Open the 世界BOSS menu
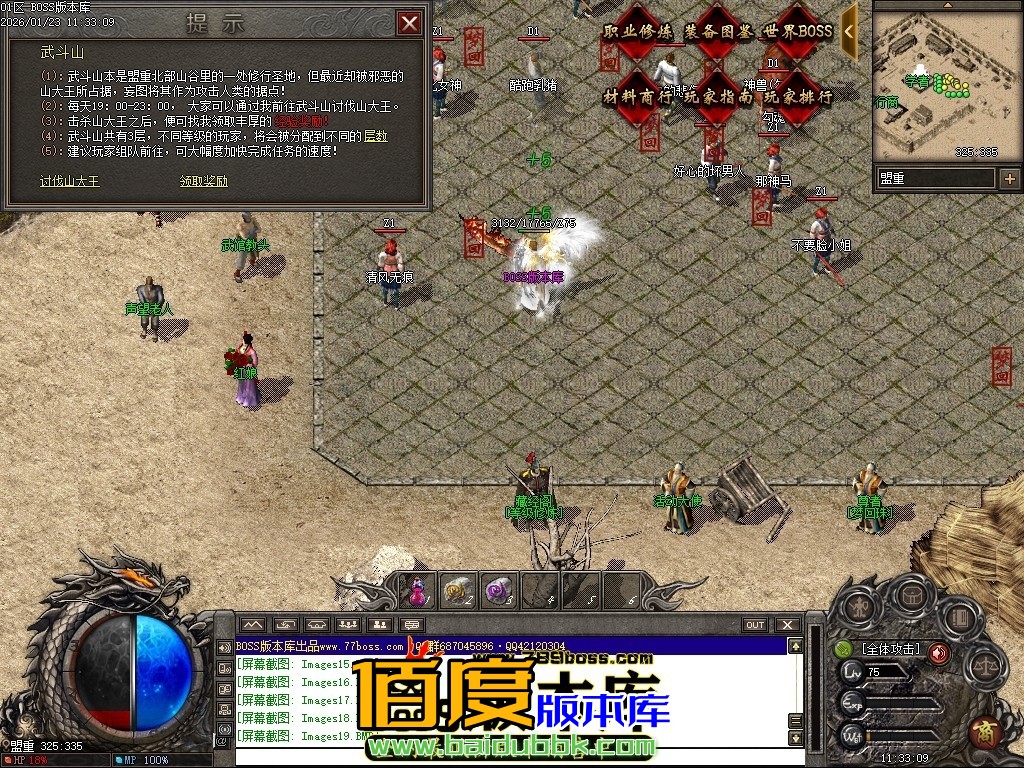 tap(797, 32)
